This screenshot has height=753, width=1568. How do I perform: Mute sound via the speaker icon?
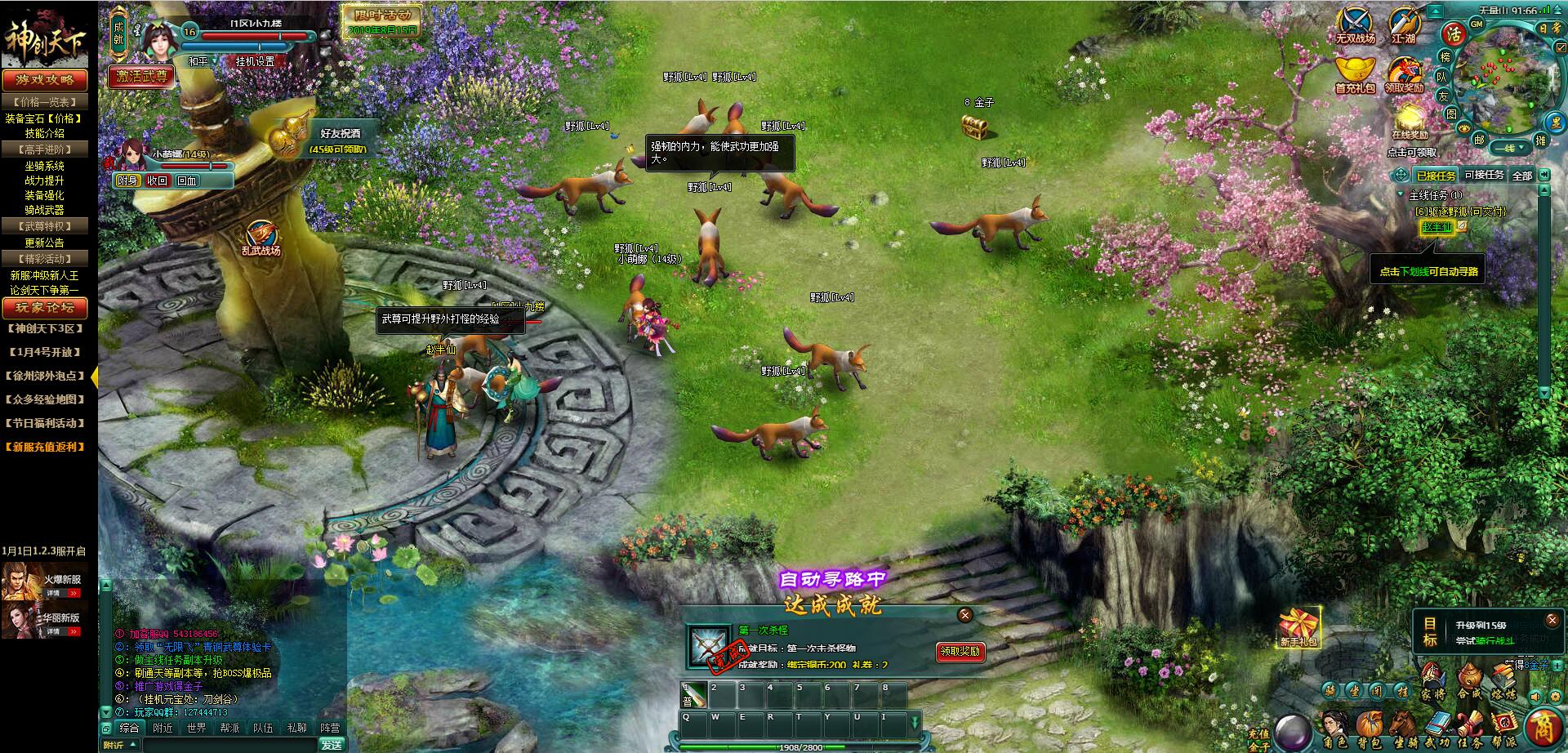1535,697
